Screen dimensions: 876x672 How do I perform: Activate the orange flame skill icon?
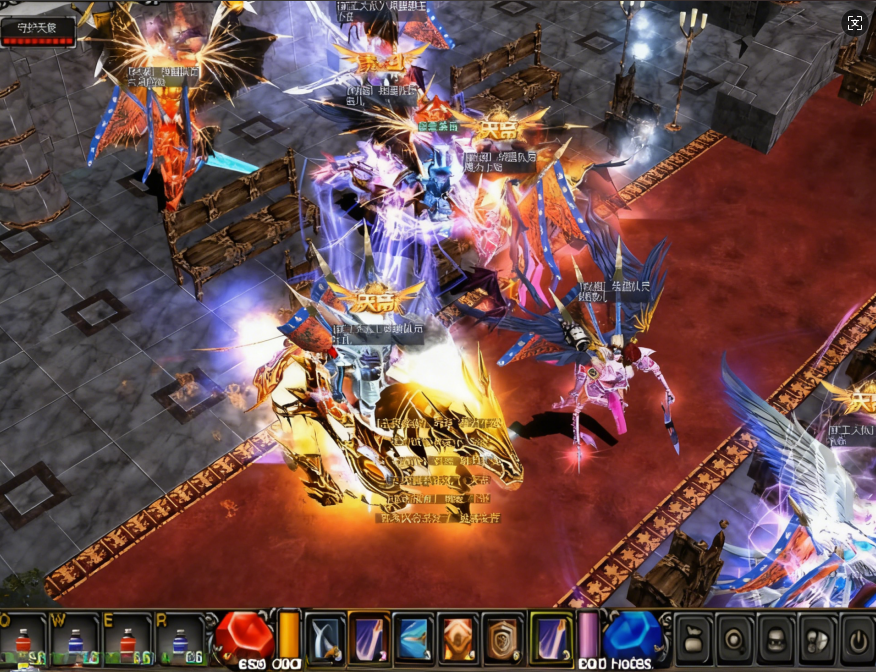point(458,638)
